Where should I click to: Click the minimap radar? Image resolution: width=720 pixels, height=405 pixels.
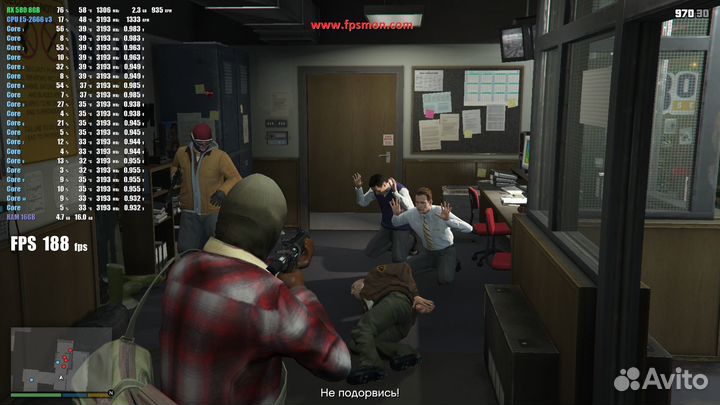[60, 360]
